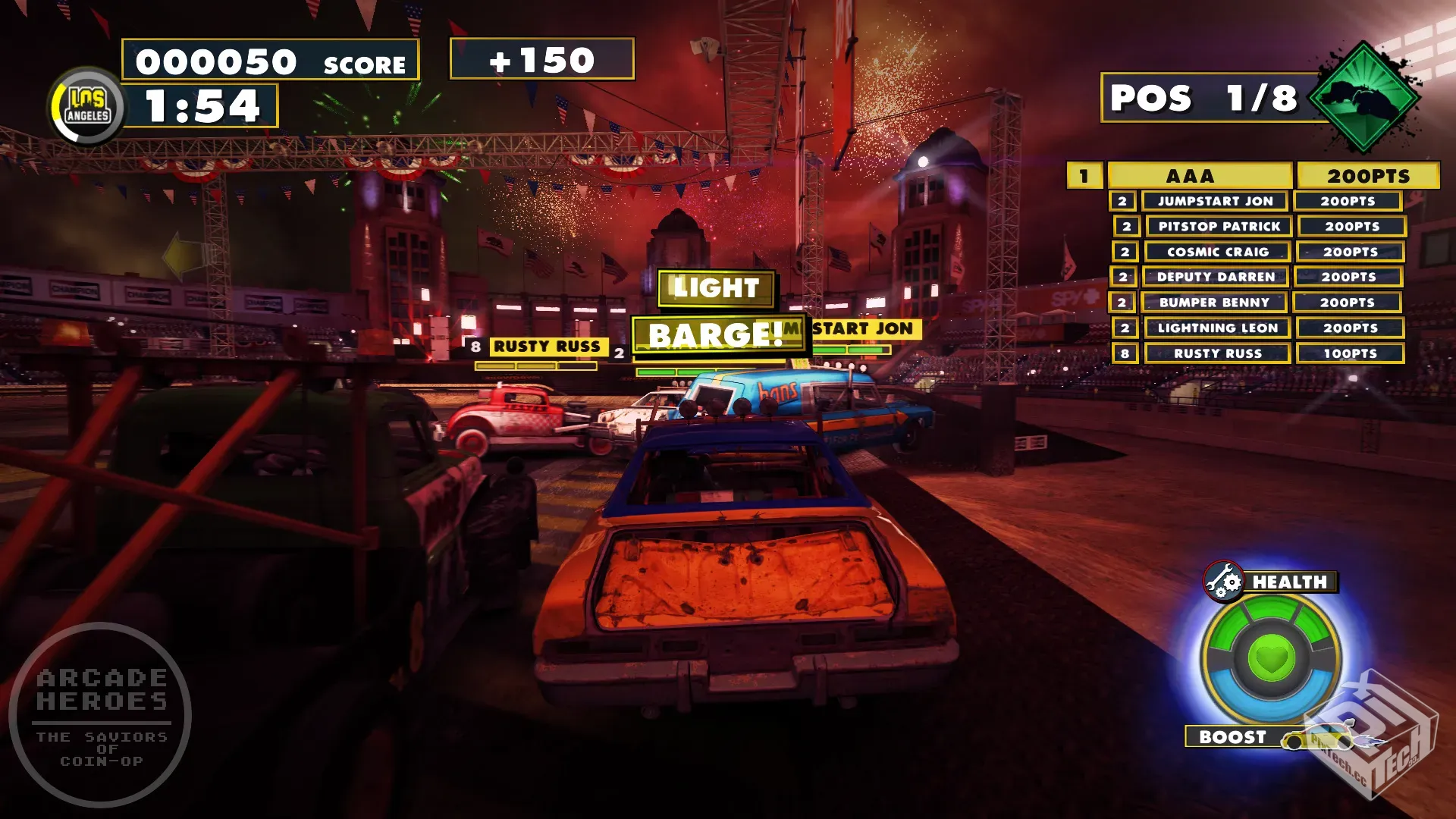Click the Los Angeles track badge
Viewport: 1456px width, 819px height.
88,106
